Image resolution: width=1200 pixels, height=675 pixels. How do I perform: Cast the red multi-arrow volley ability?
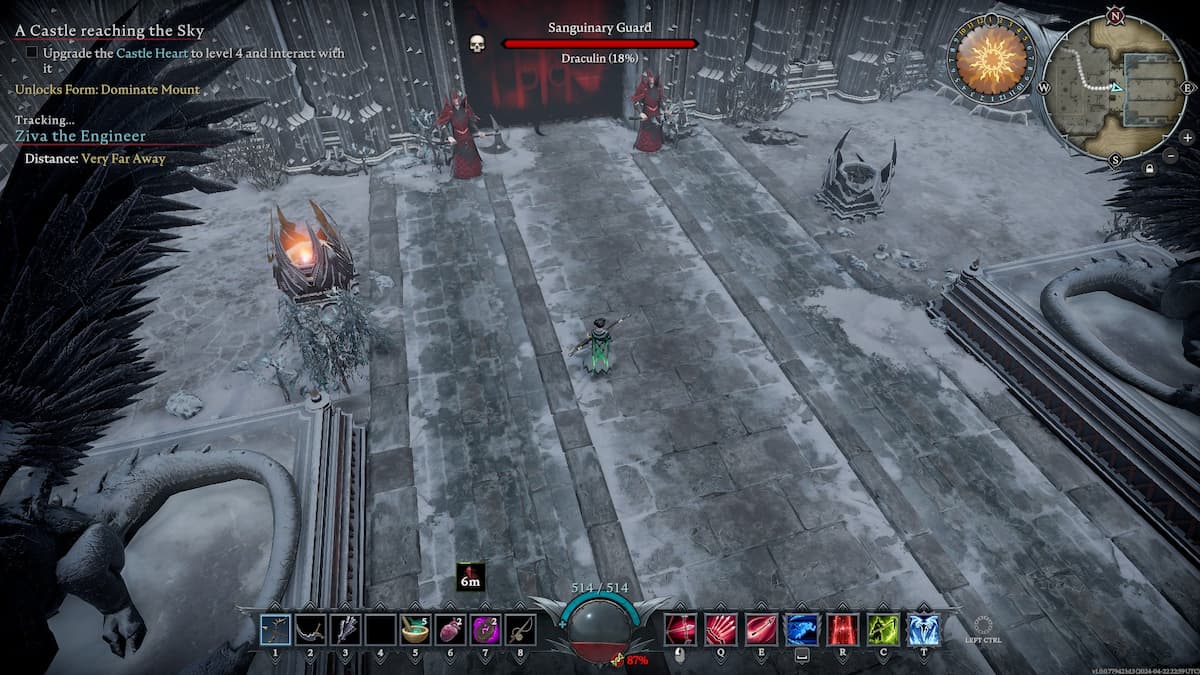pos(721,629)
